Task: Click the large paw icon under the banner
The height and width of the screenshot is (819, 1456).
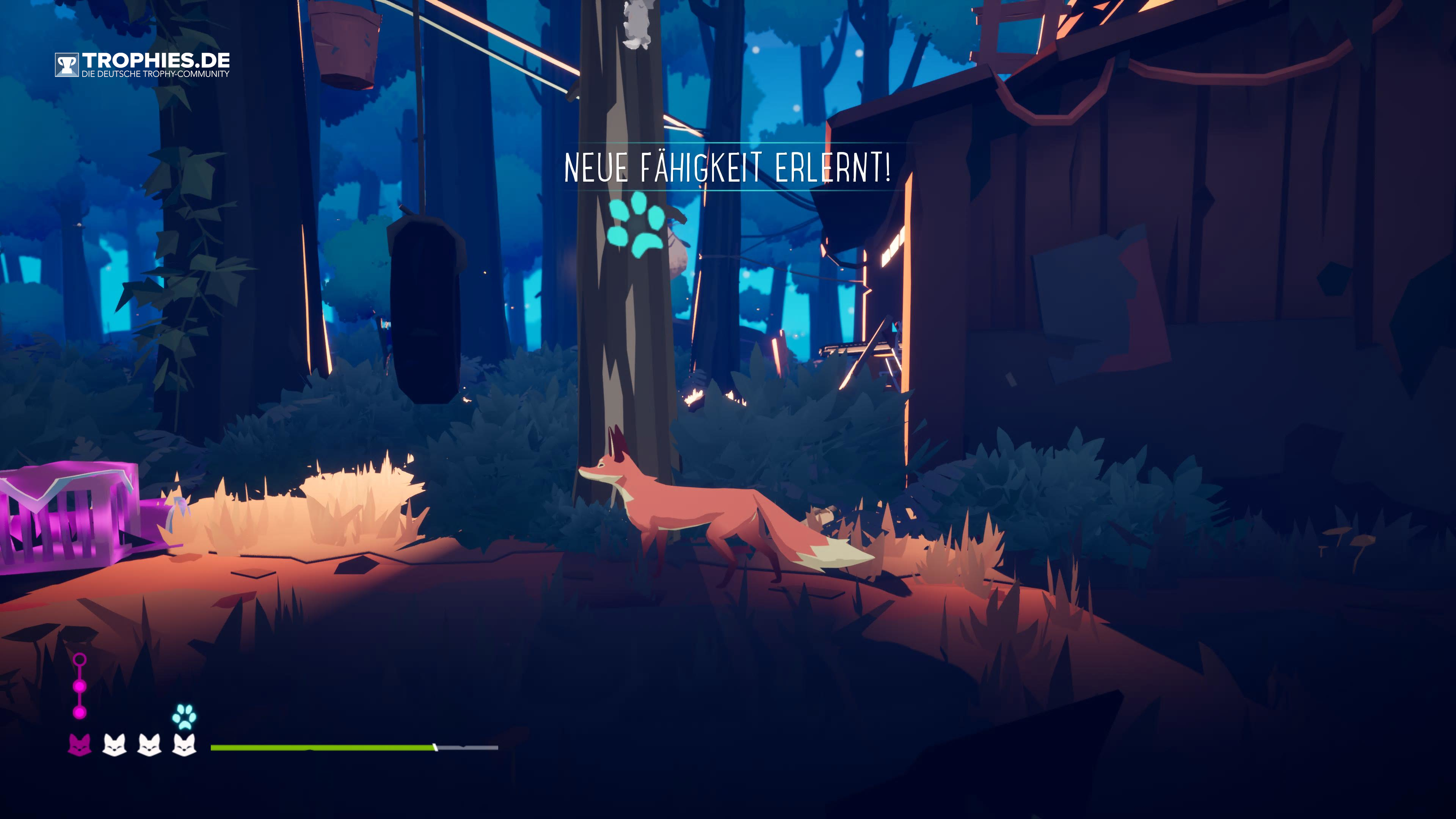Action: [636, 225]
